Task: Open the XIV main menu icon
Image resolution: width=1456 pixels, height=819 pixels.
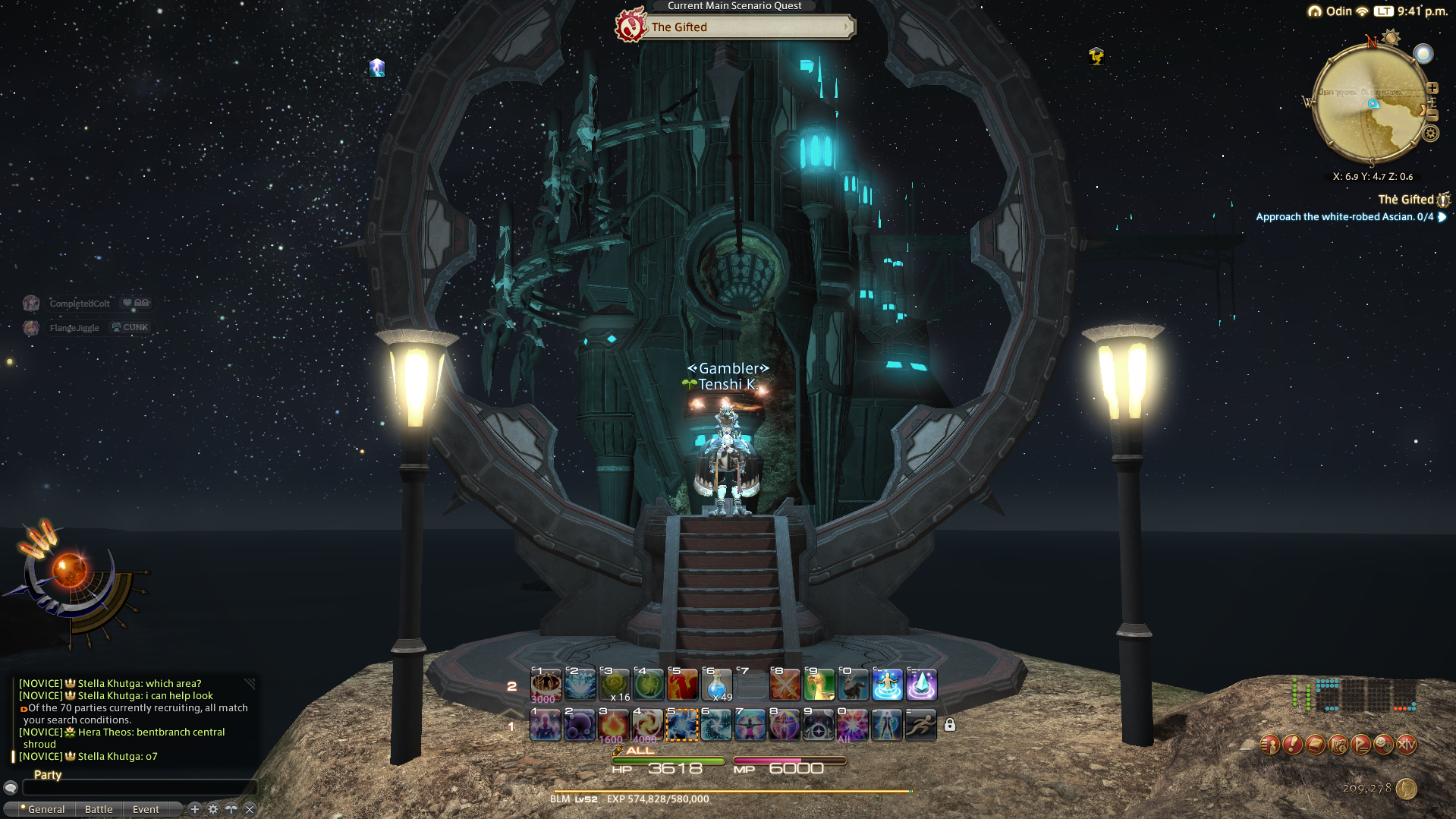Action: pos(1407,745)
